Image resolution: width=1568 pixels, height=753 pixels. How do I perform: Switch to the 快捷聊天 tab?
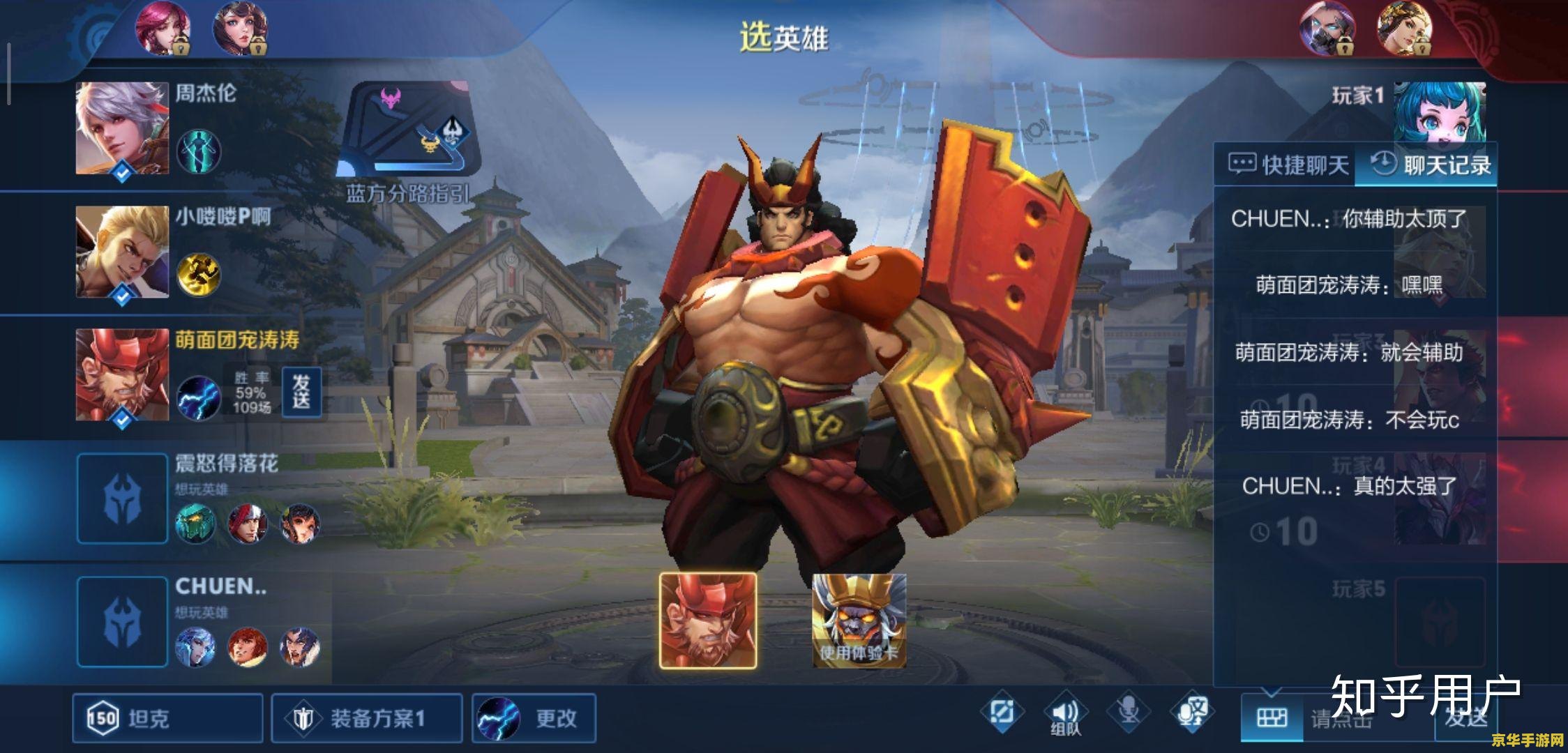click(1288, 165)
